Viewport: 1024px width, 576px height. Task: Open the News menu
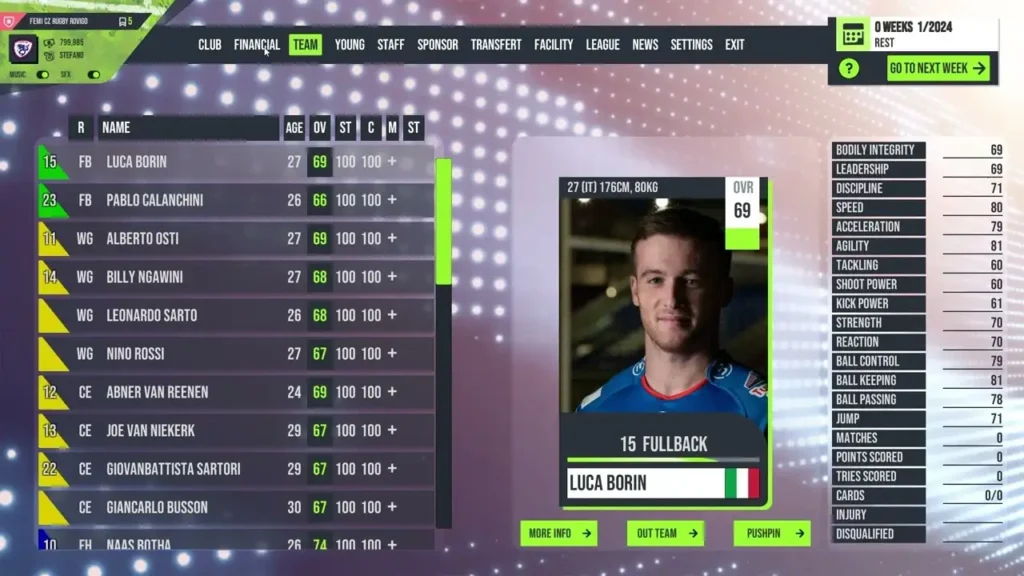point(645,45)
